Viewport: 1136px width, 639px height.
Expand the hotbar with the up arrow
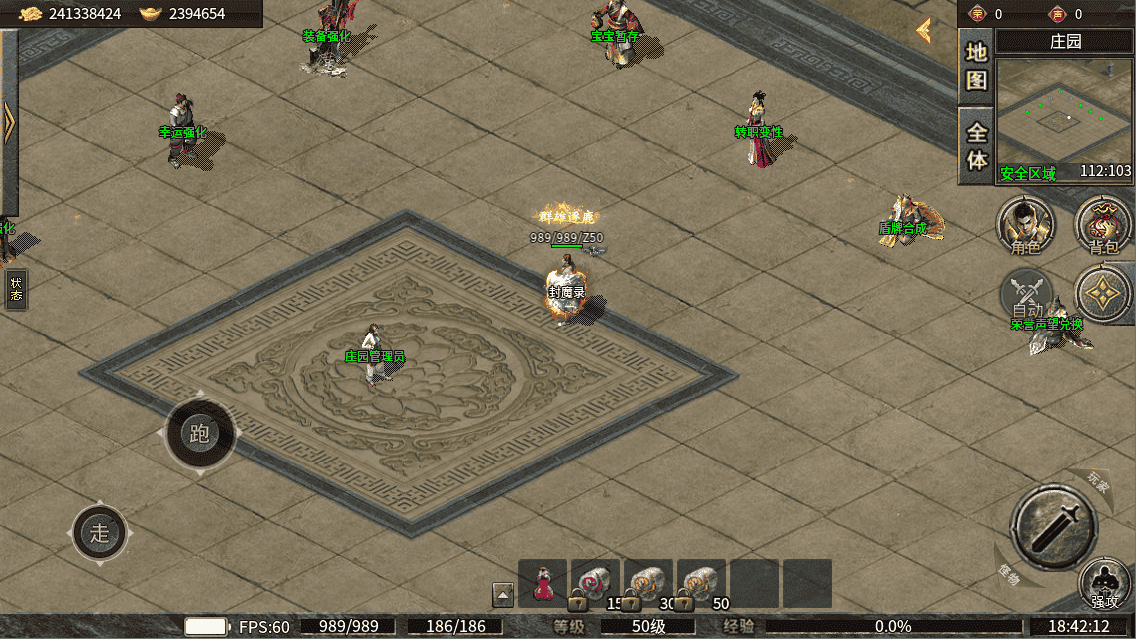click(x=503, y=595)
